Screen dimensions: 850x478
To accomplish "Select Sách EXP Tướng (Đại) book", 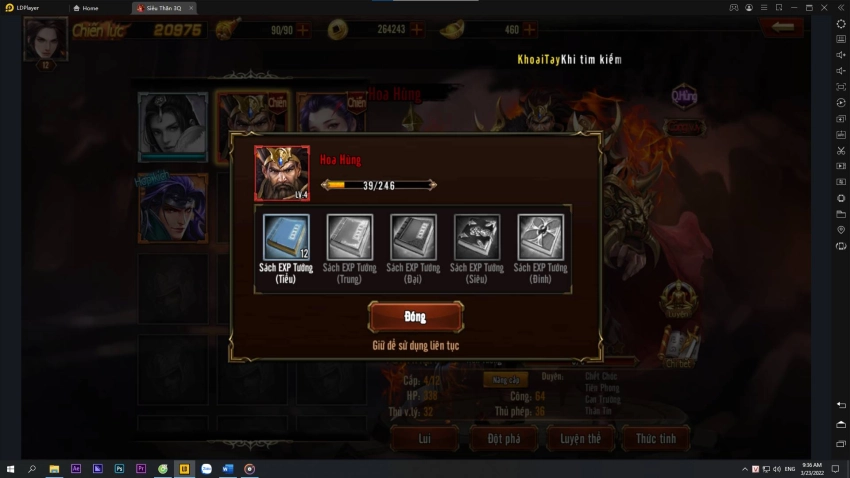I will [413, 238].
